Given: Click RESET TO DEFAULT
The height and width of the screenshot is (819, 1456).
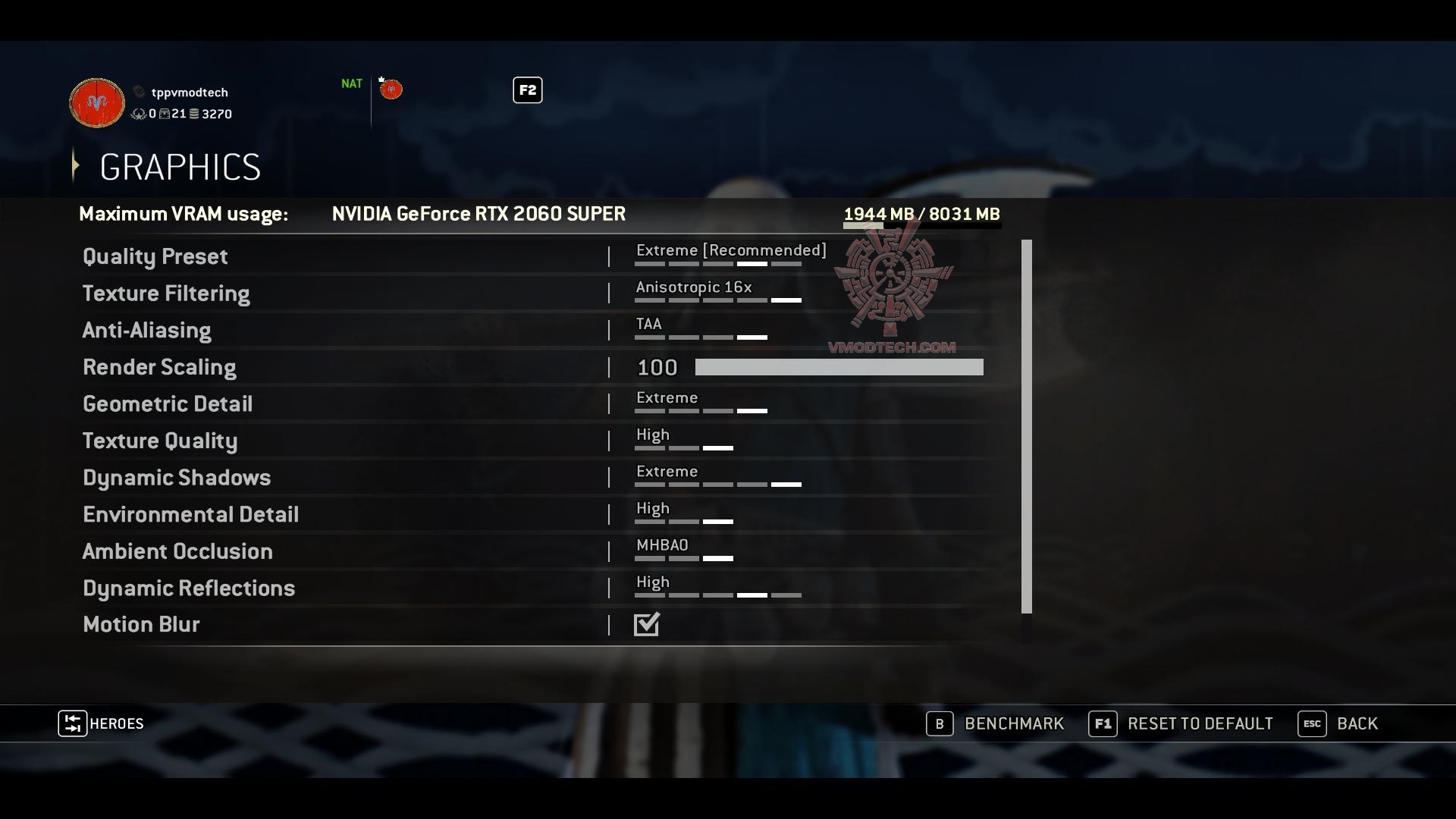Looking at the screenshot, I should [1200, 723].
